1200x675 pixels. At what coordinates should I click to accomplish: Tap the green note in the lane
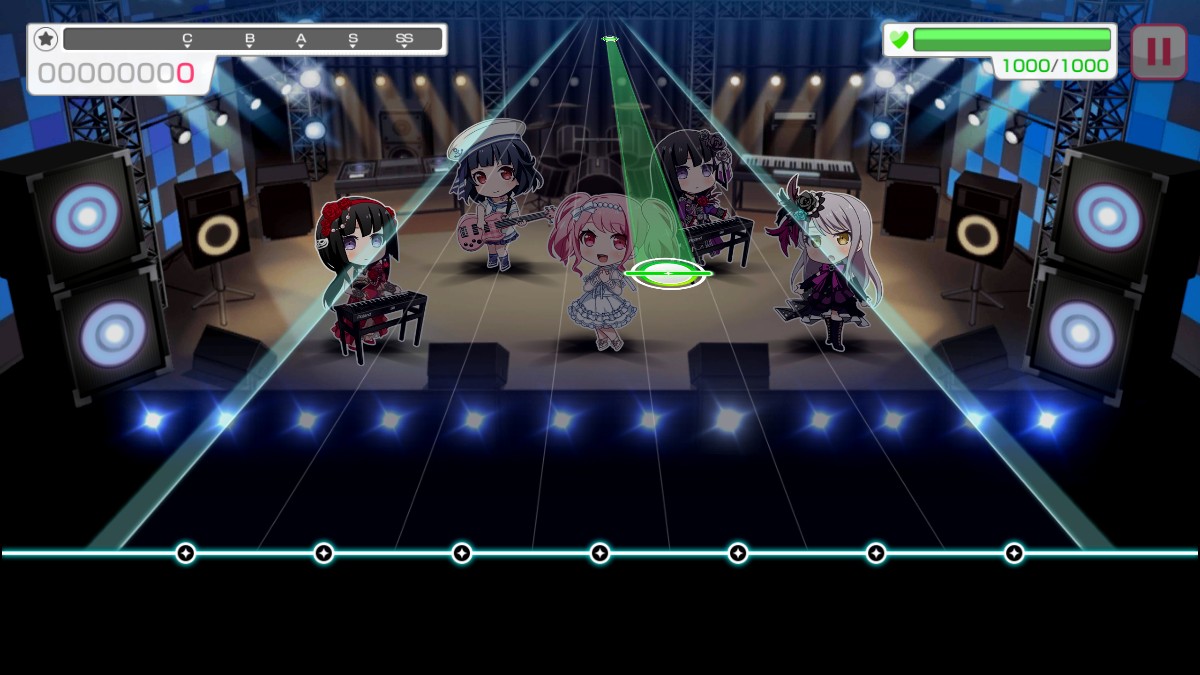667,272
